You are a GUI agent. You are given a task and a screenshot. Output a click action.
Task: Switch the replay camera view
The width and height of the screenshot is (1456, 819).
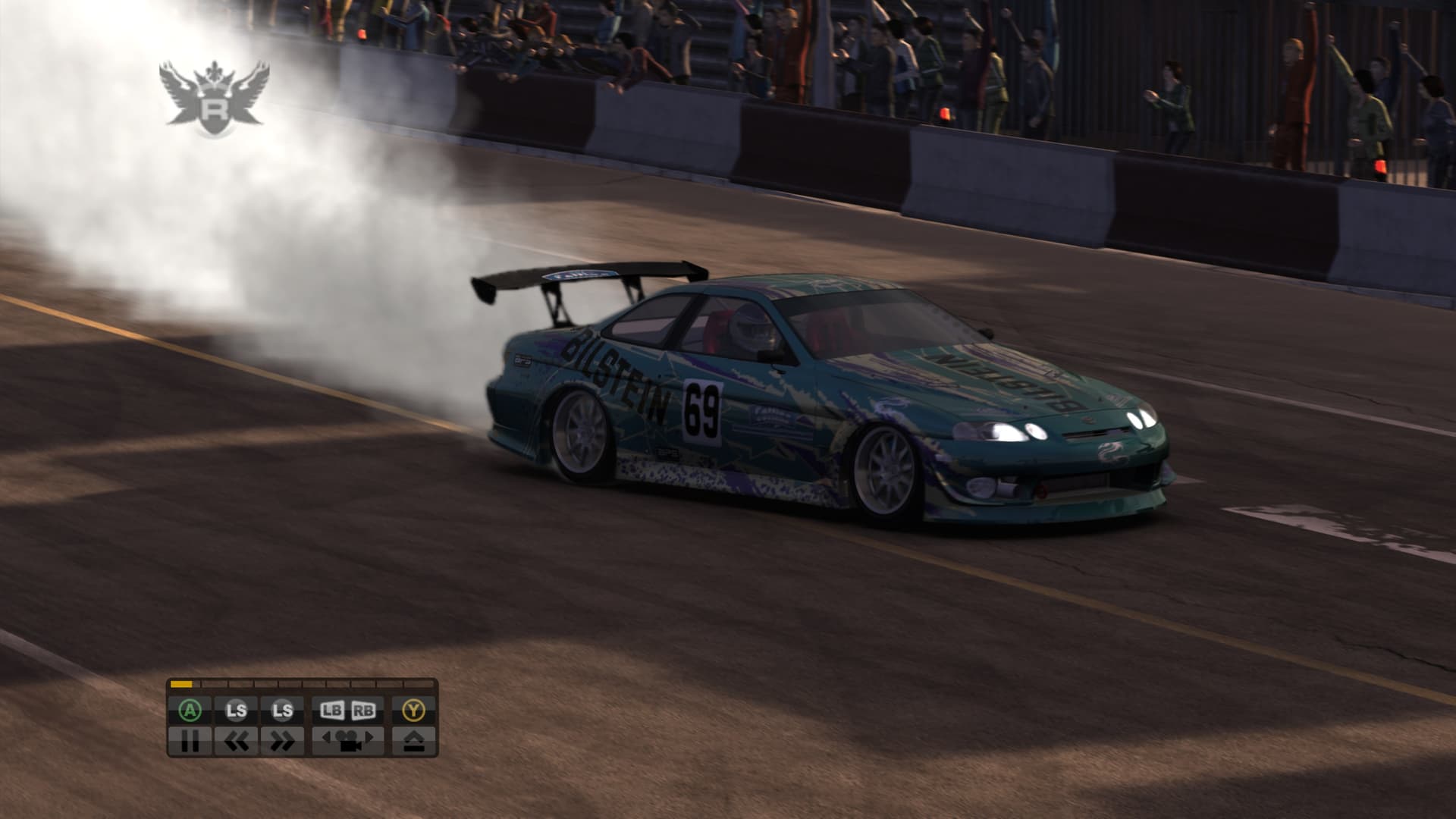coord(348,740)
